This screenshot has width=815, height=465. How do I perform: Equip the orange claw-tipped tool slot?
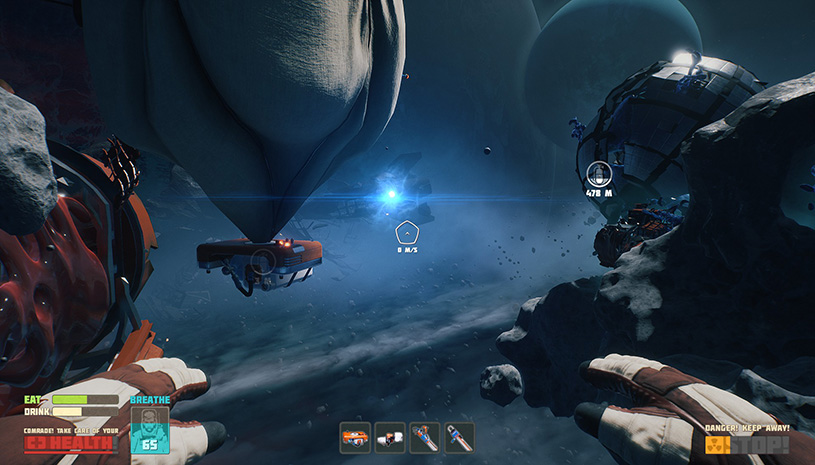click(425, 437)
